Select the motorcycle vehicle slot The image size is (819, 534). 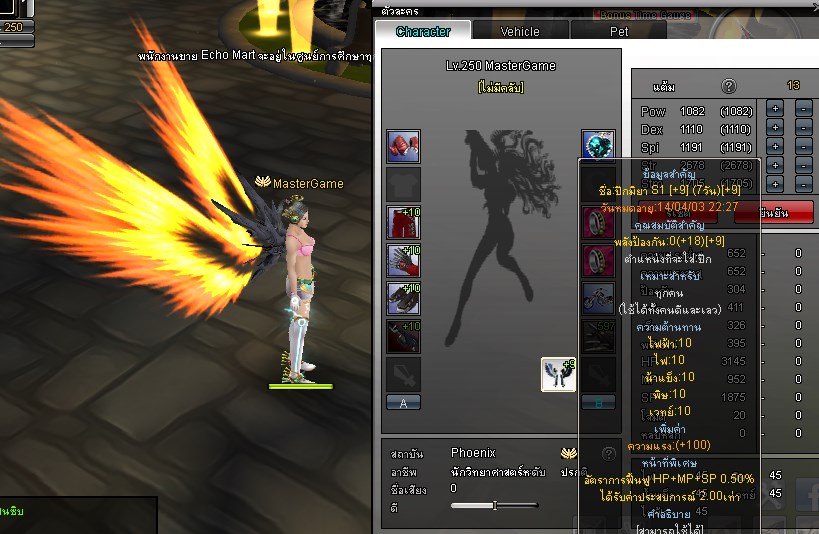(599, 298)
